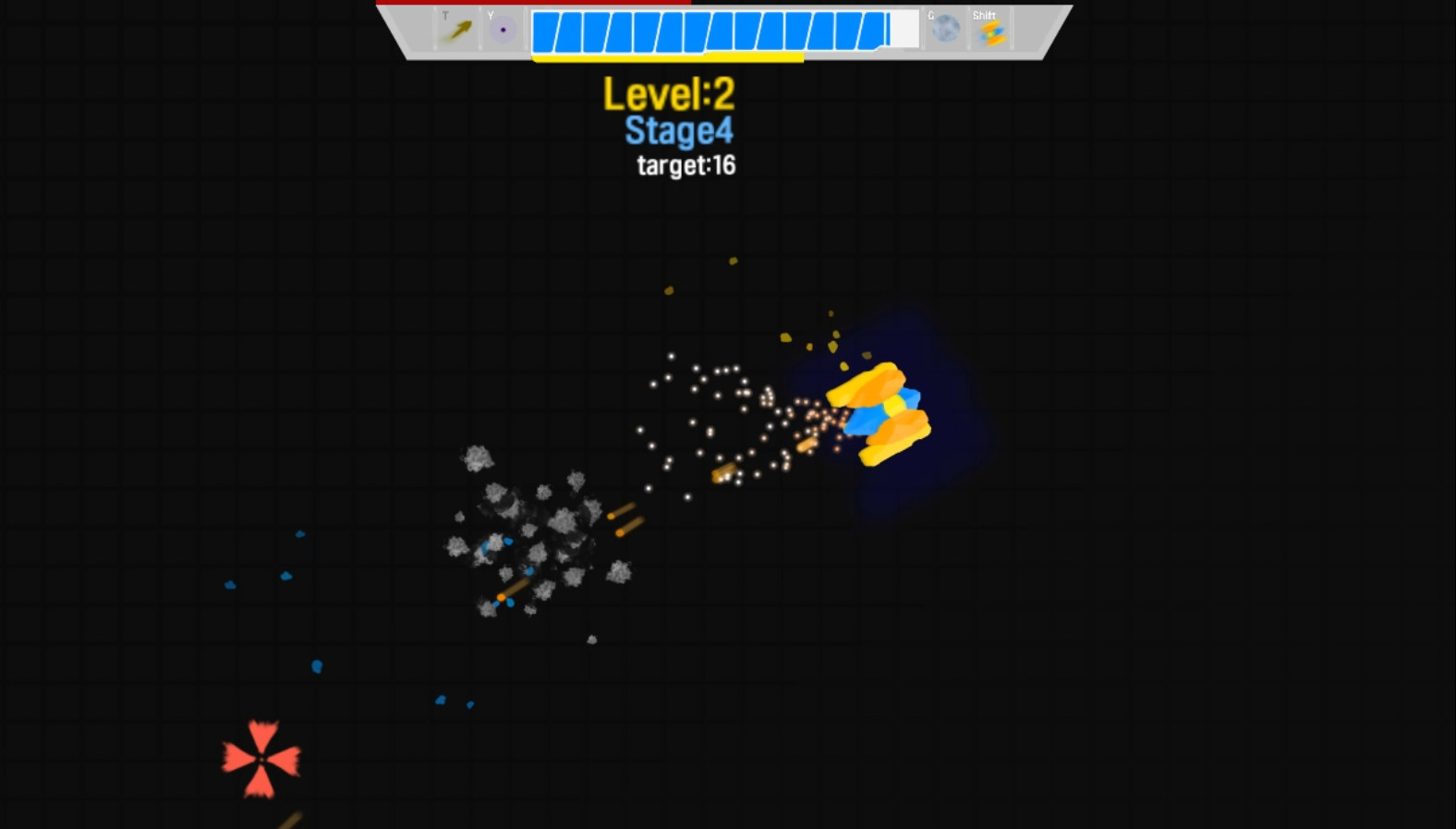Click the orange and blue player ship
This screenshot has width=1456, height=829.
click(x=882, y=411)
